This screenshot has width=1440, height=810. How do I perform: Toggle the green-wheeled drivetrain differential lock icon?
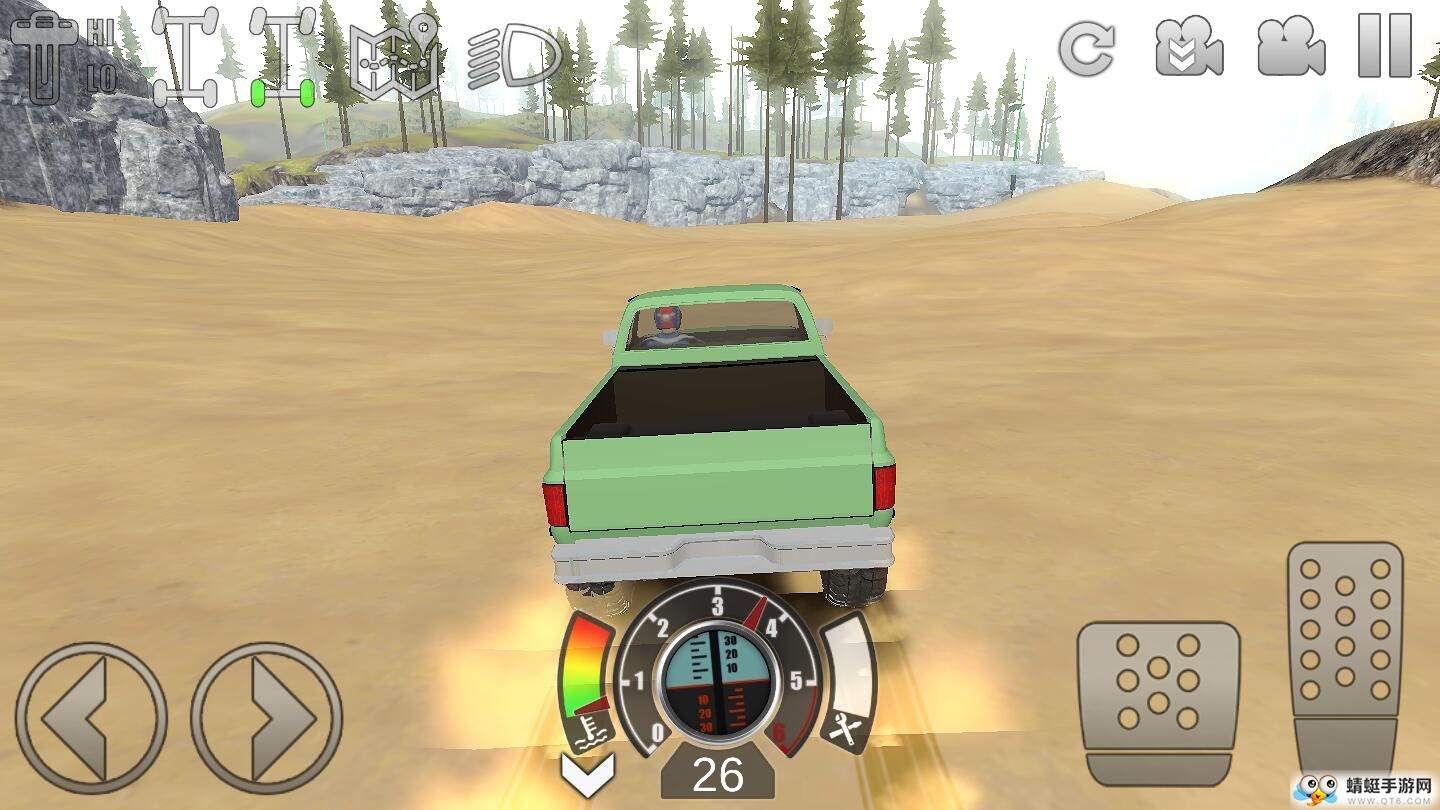[282, 56]
